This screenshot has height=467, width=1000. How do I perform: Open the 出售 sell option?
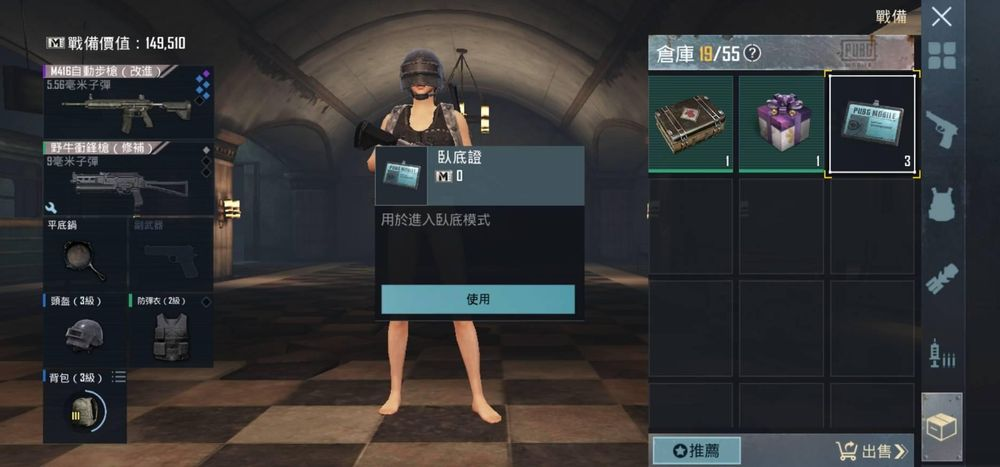coord(871,450)
